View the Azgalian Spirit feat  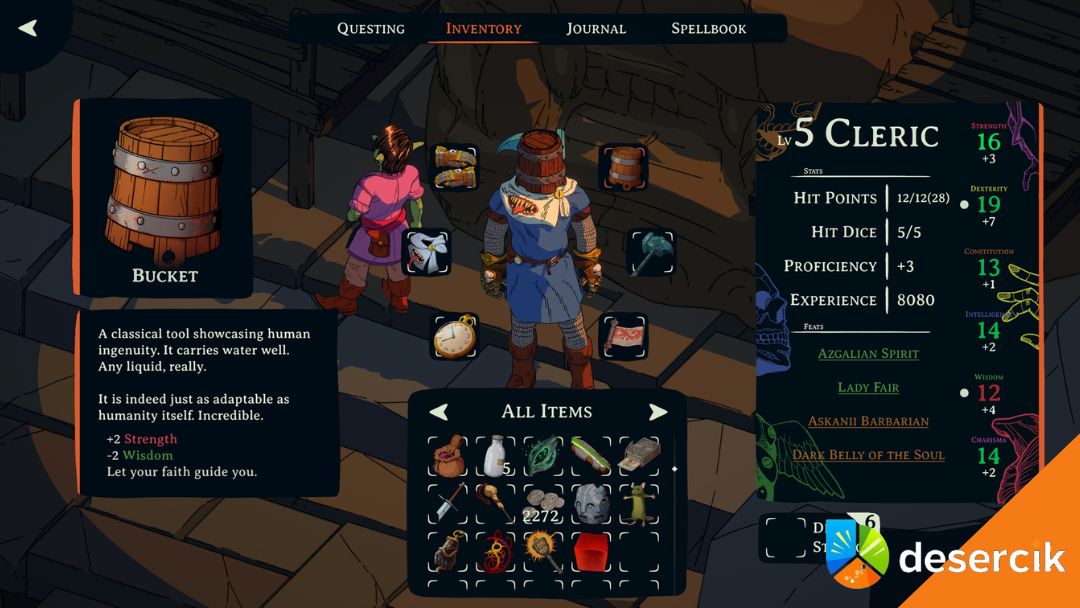[x=868, y=354]
